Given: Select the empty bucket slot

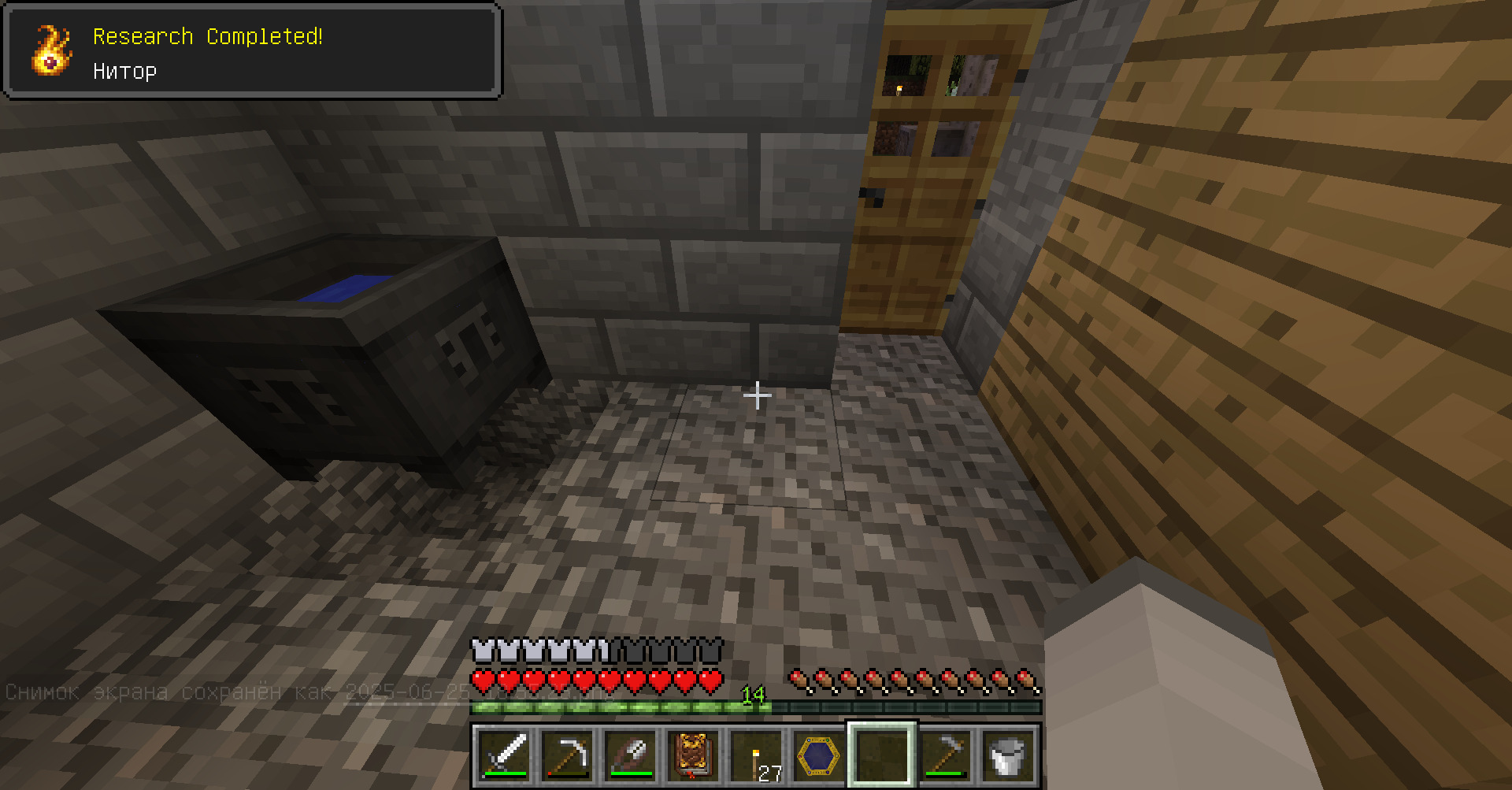Looking at the screenshot, I should coord(1008,755).
